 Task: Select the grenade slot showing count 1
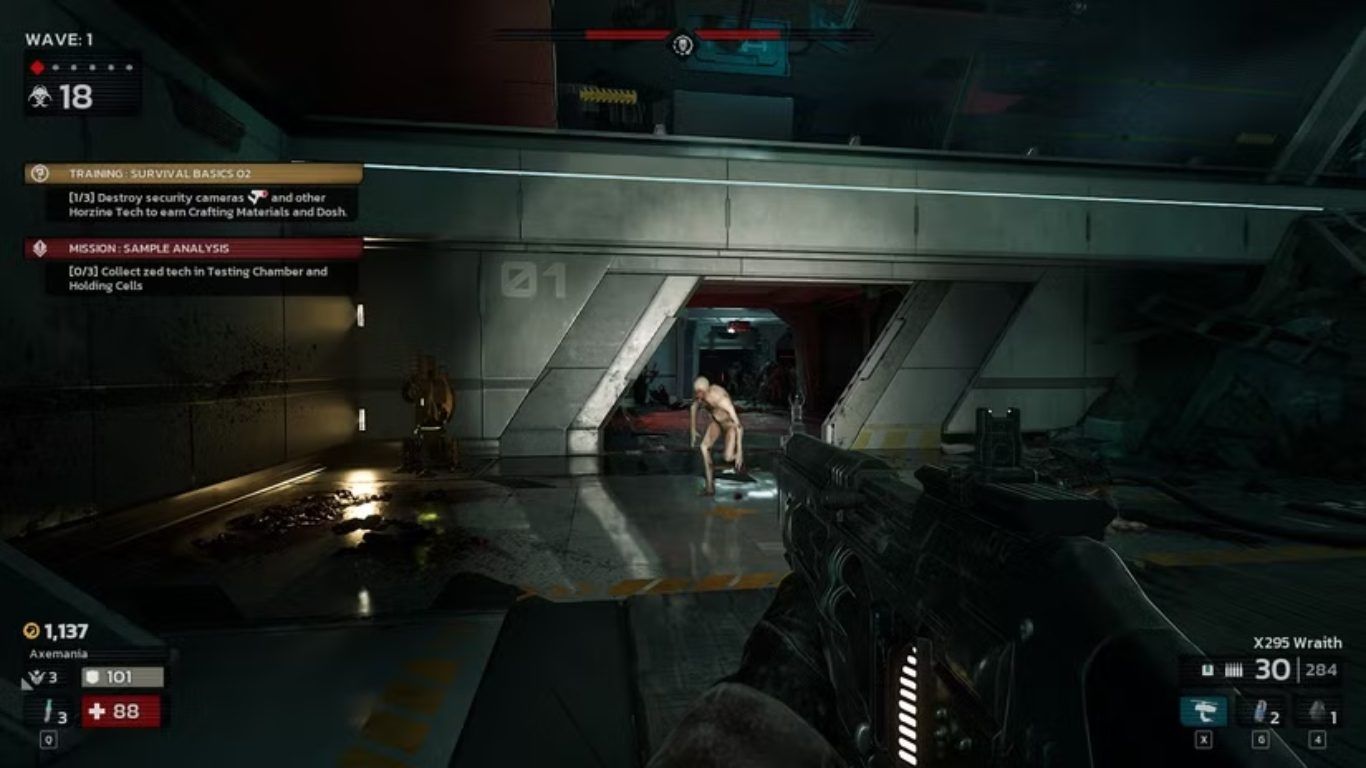point(1318,711)
